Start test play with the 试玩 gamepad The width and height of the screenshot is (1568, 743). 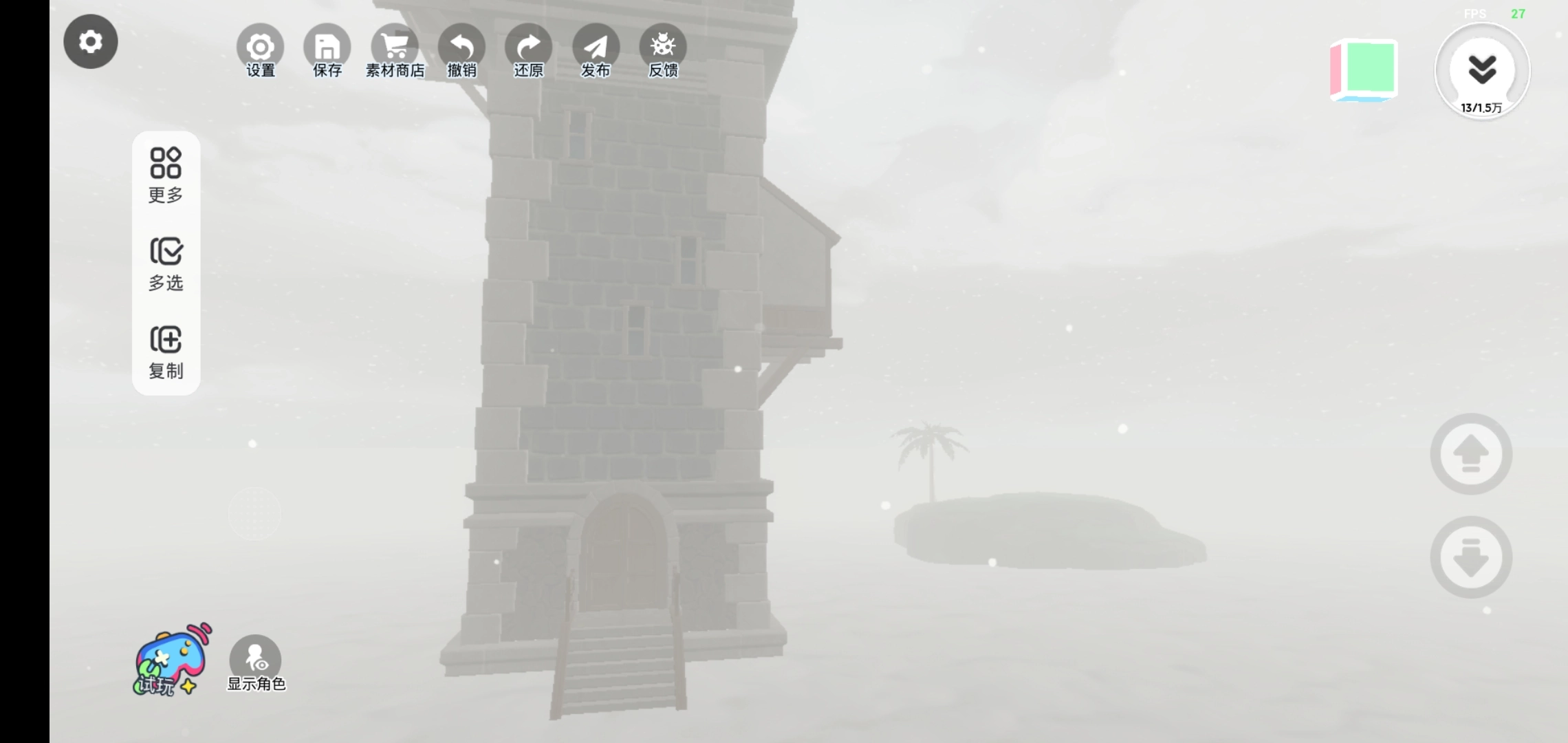(172, 660)
